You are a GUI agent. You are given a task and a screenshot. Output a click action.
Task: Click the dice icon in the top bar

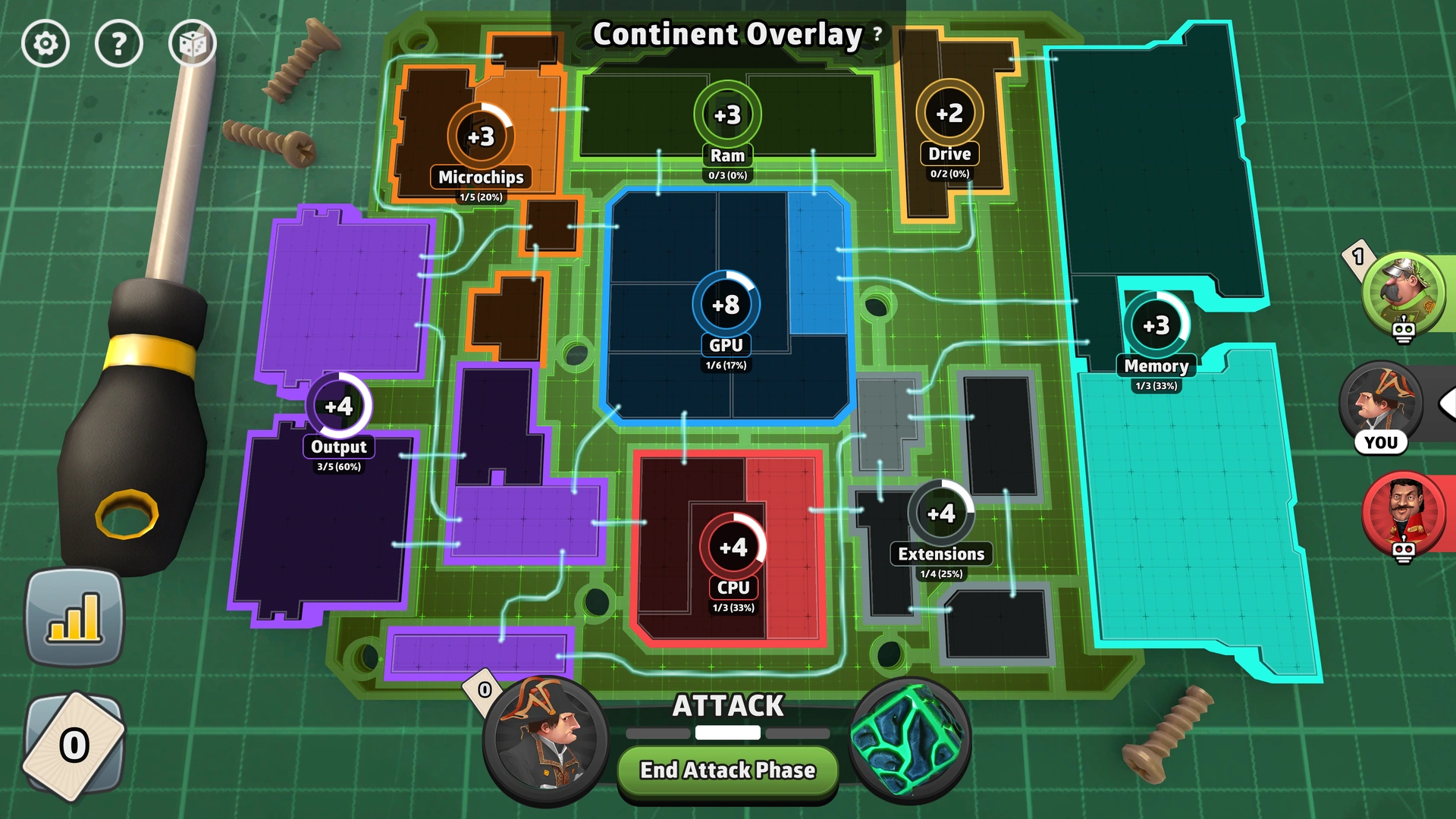[x=192, y=43]
